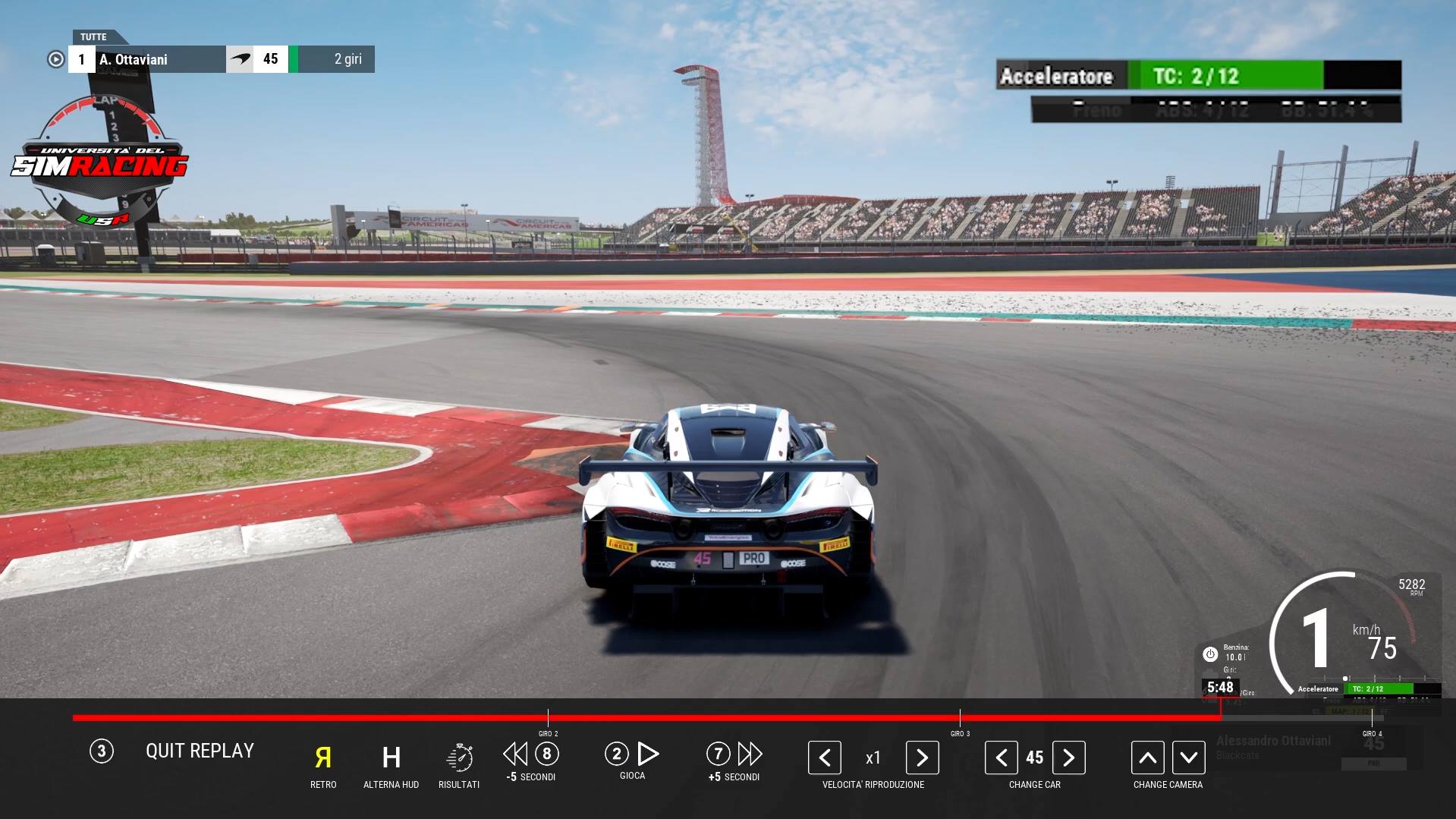The image size is (1456, 819).
Task: Jump to the Giro 4 timeline marker
Action: coord(1372,718)
